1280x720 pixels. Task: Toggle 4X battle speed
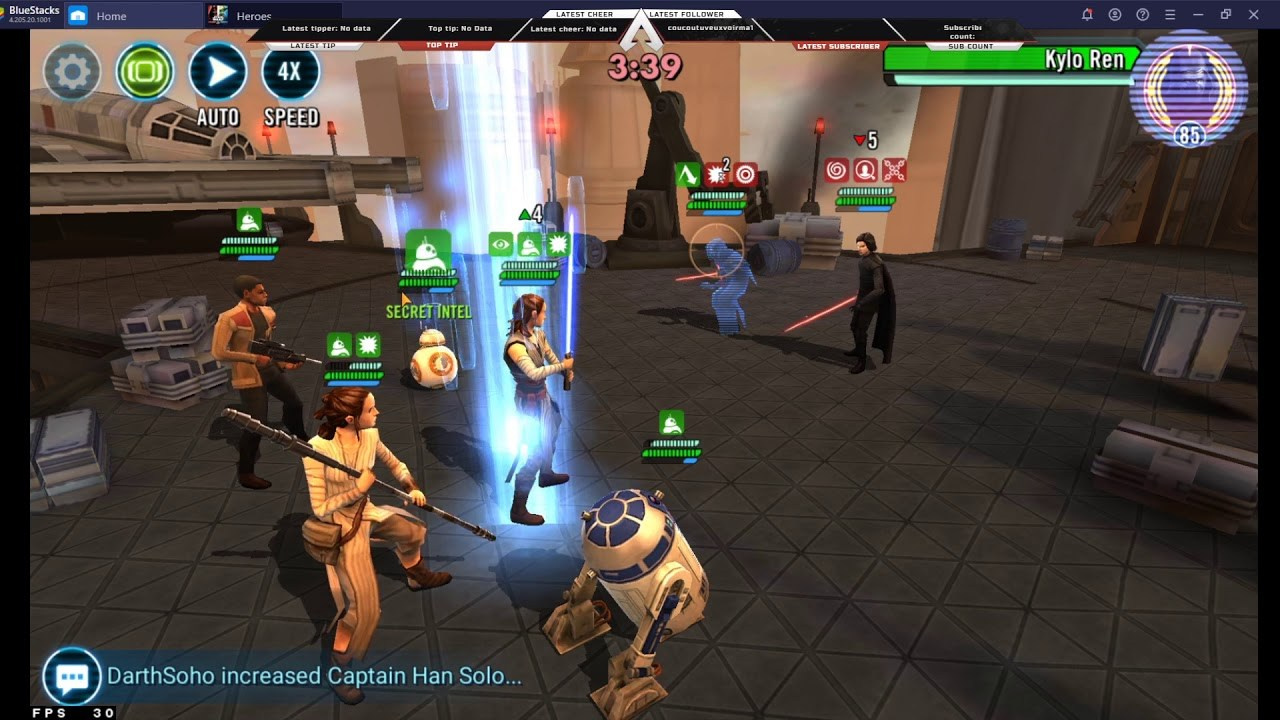[290, 71]
